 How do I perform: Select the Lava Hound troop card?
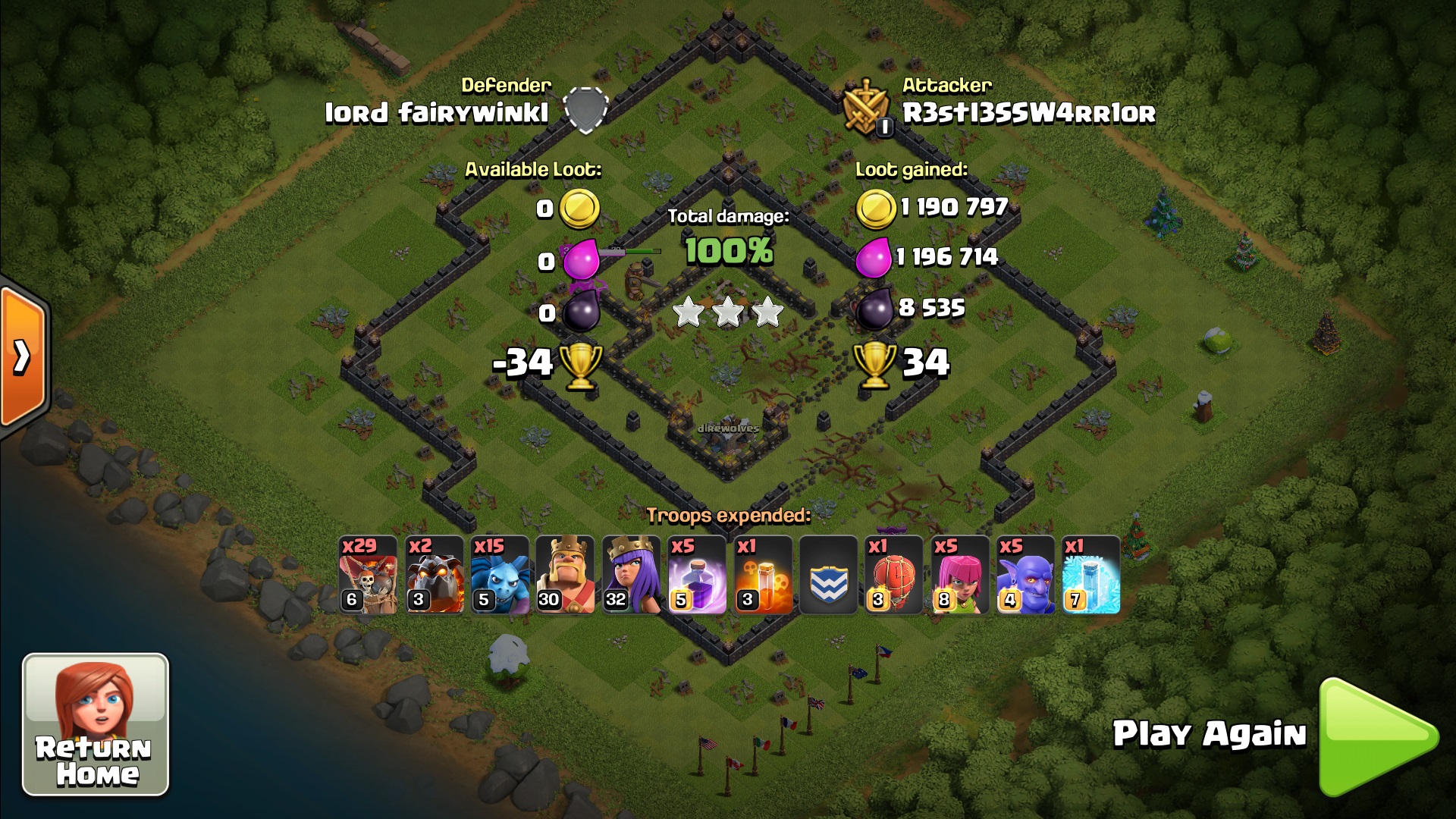434,575
